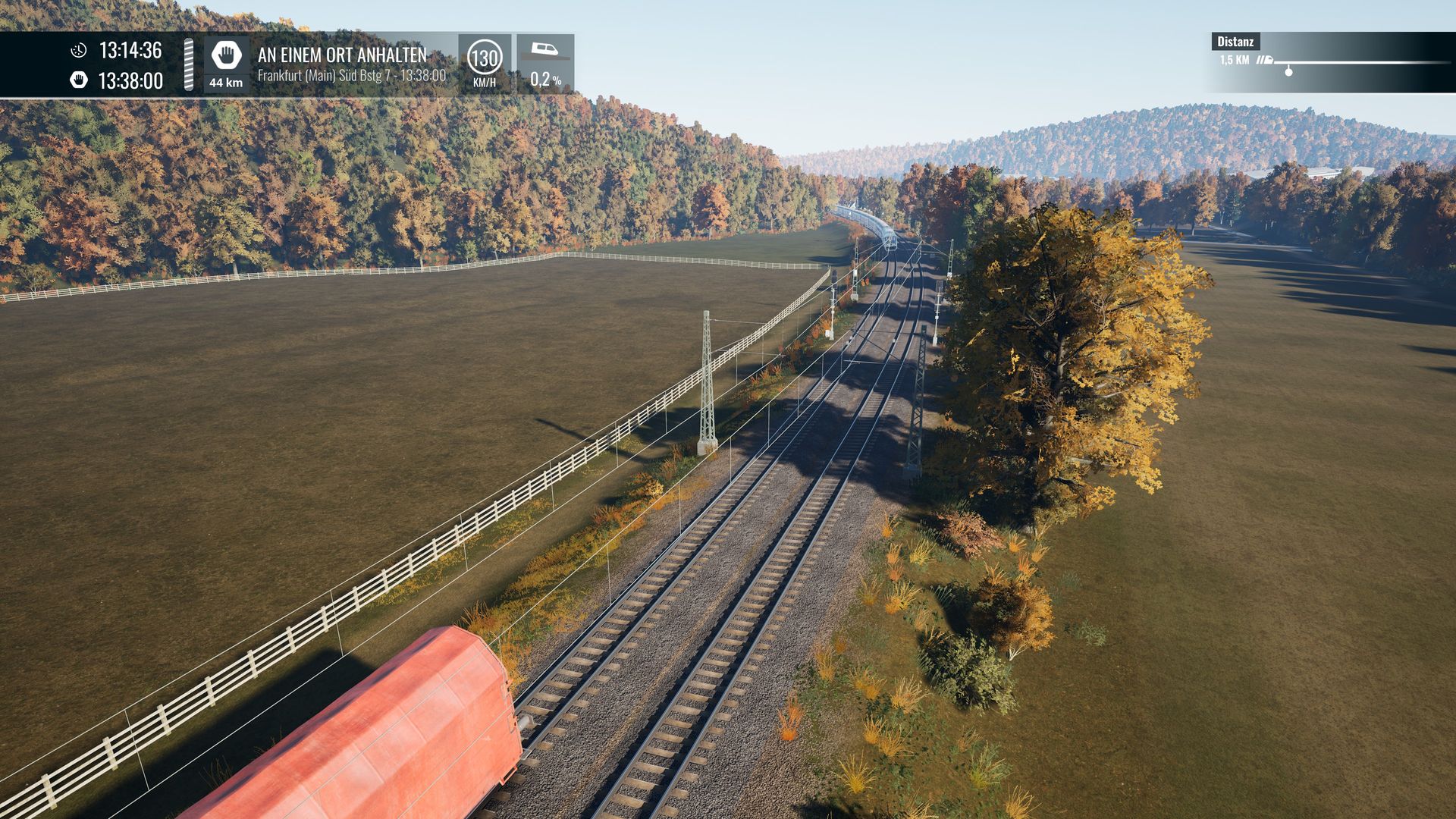Click the 130 km/h speed limit sign
Screen dimensions: 1456x819
[485, 58]
